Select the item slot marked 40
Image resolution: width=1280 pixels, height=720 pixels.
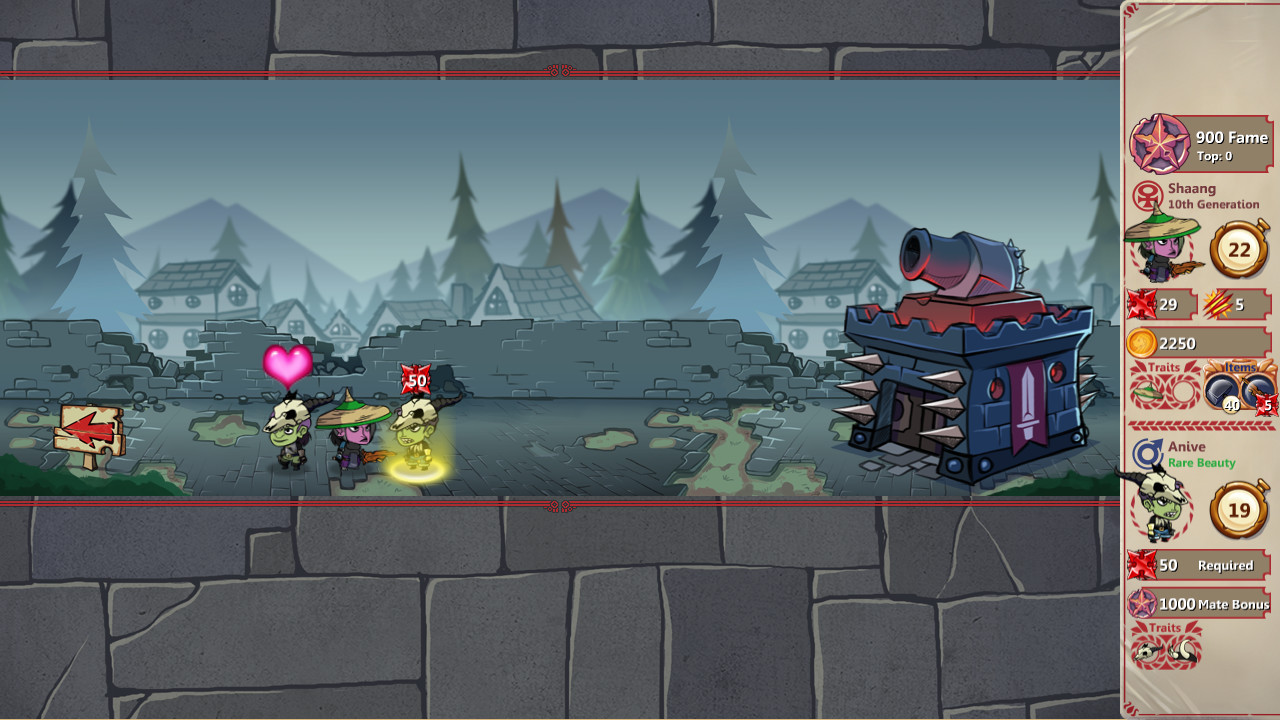(1225, 391)
